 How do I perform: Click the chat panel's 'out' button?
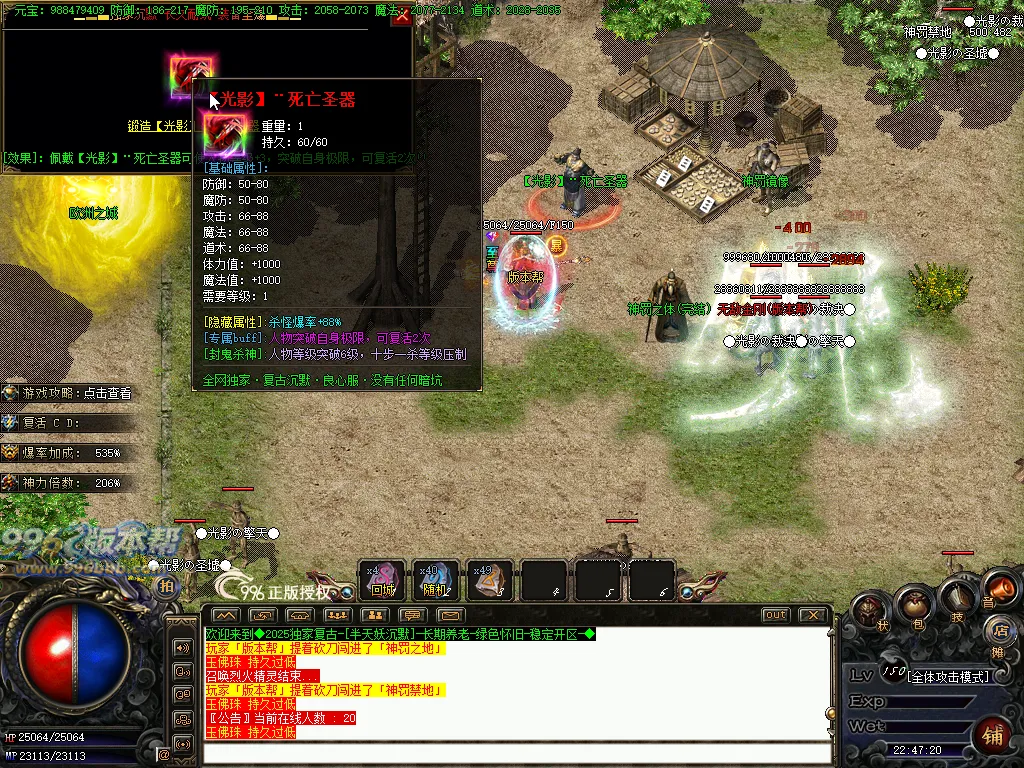[775, 615]
